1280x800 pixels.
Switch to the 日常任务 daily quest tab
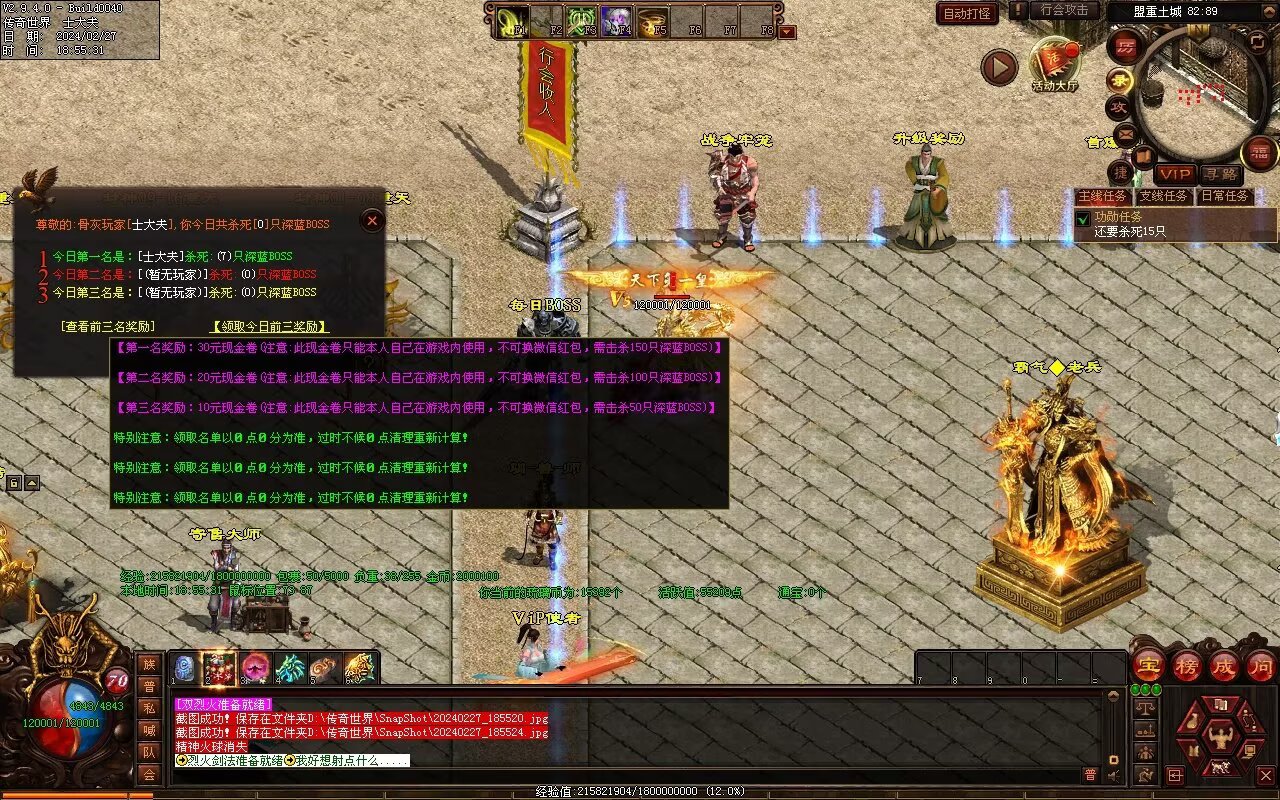coord(1225,196)
